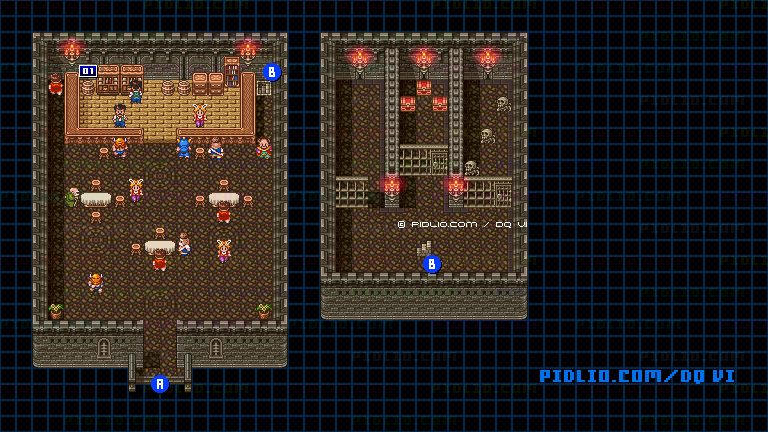Image resolution: width=768 pixels, height=432 pixels.
Task: Click the A marker at the tavern entrance
Action: coord(159,383)
